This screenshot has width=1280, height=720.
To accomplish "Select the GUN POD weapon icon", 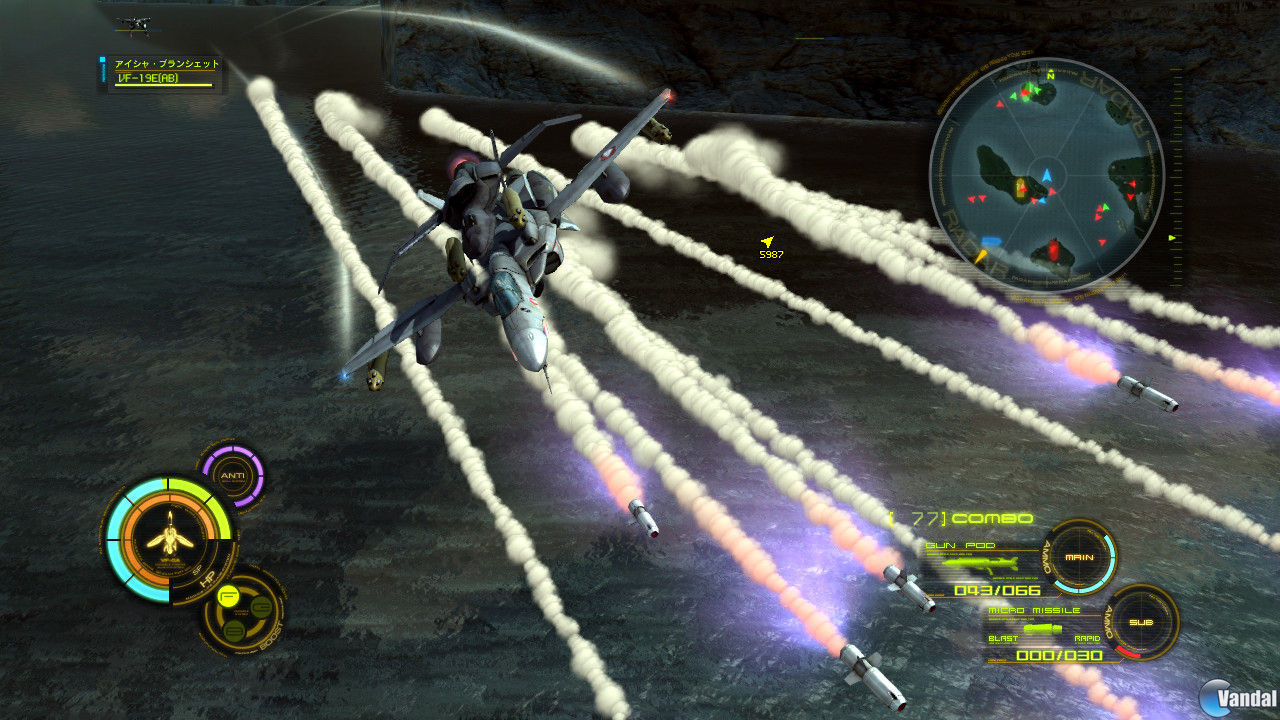I will [980, 564].
